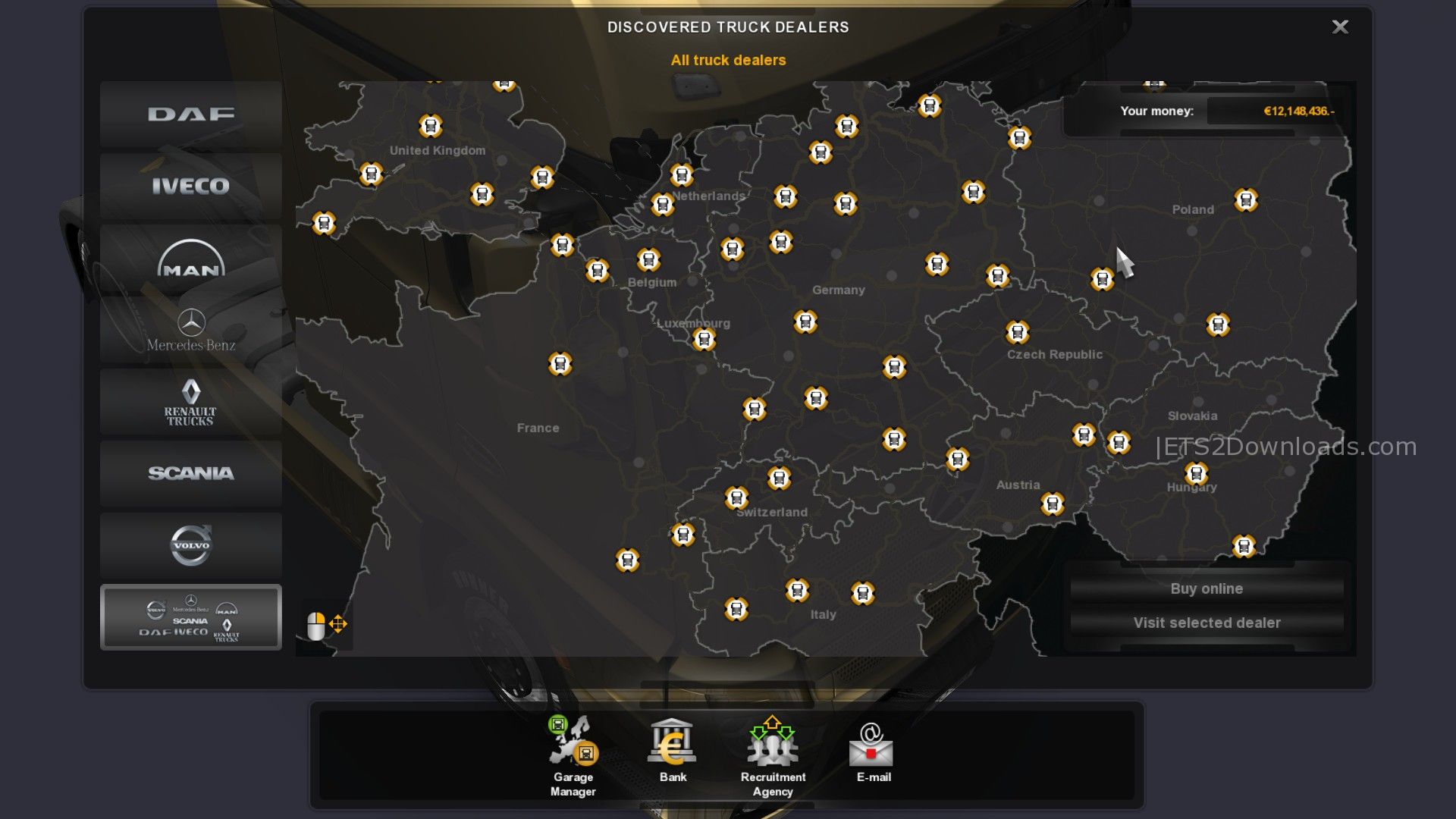Click the Buy online button
The image size is (1456, 819).
click(1207, 588)
